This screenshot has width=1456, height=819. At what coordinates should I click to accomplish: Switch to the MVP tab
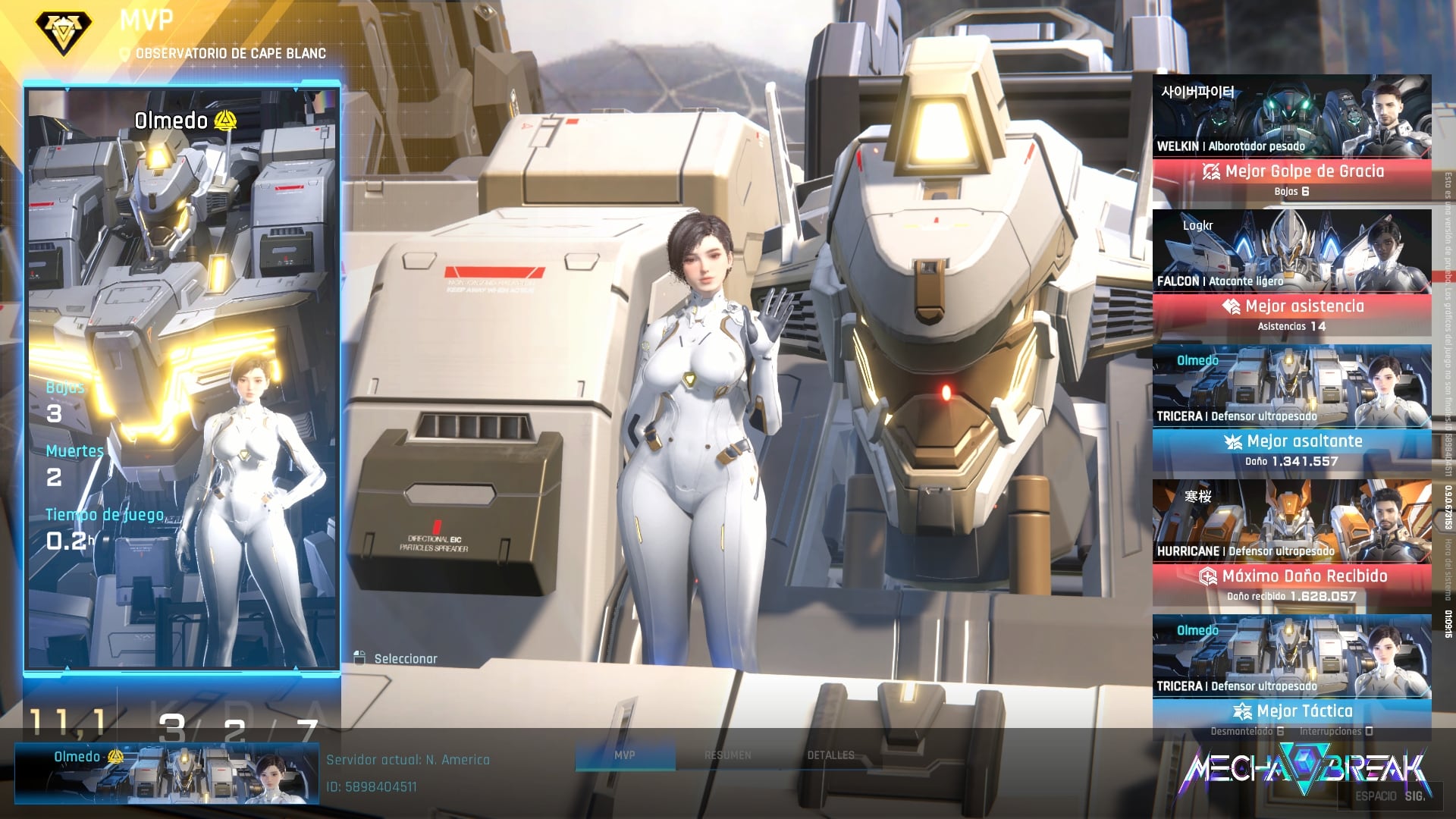625,755
